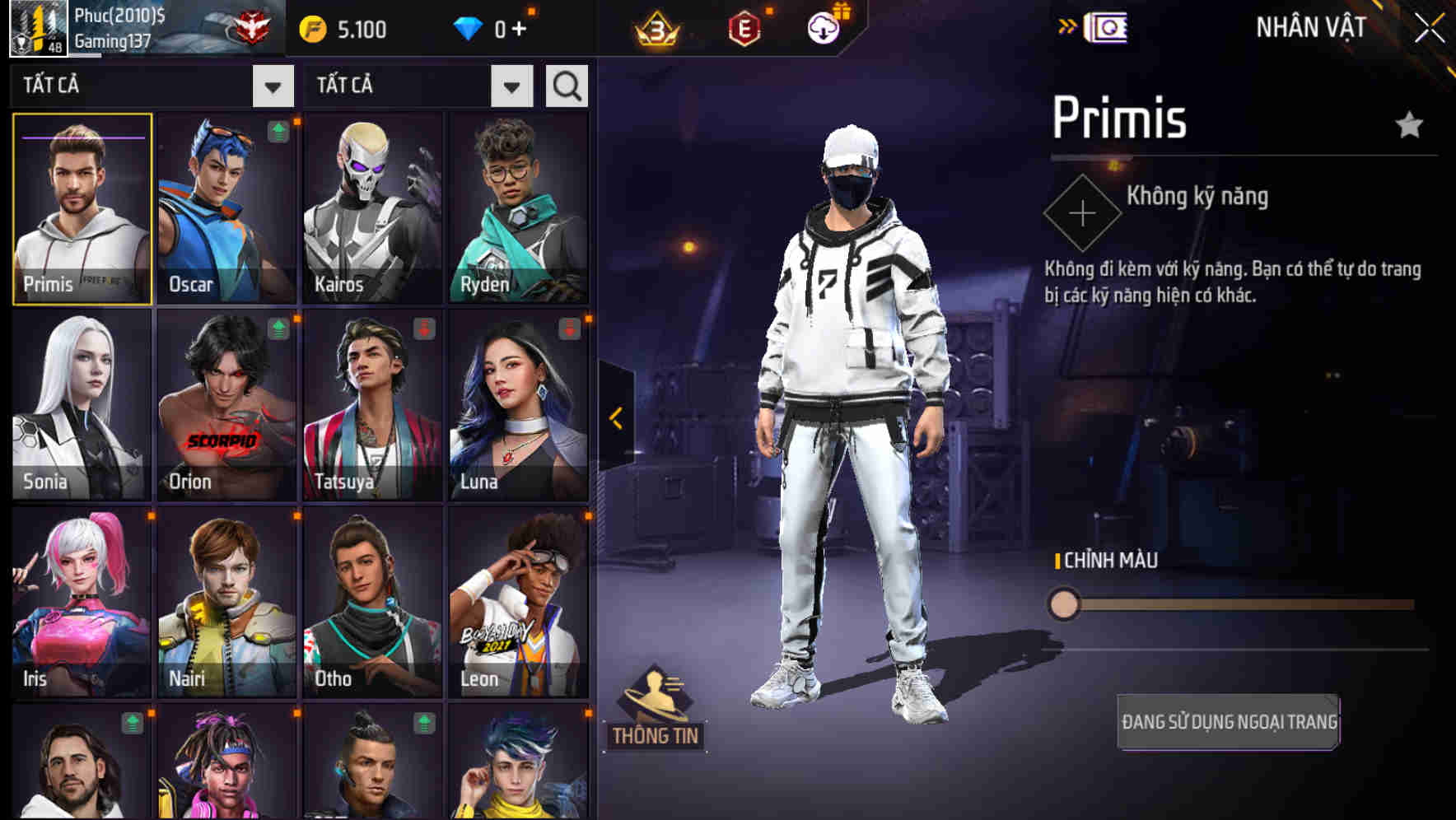The width and height of the screenshot is (1456, 820).
Task: Select the Luna character thumbnail
Action: coord(518,406)
